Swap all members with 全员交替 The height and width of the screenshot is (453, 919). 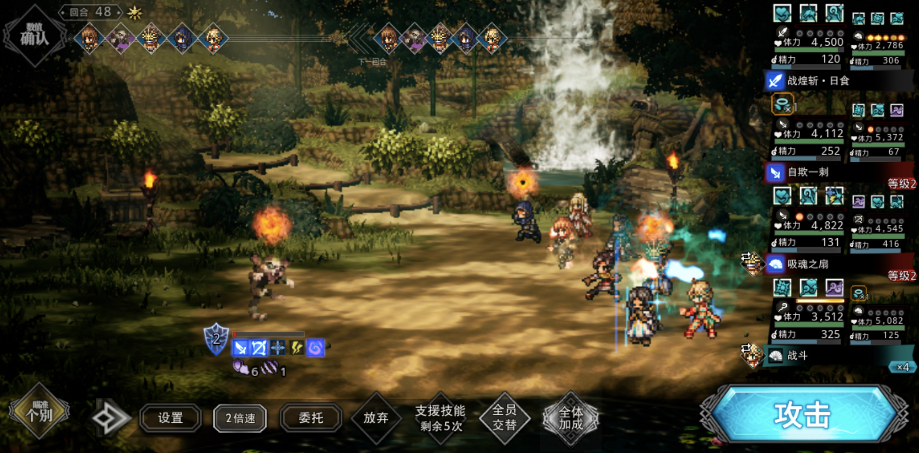pyautogui.click(x=505, y=418)
